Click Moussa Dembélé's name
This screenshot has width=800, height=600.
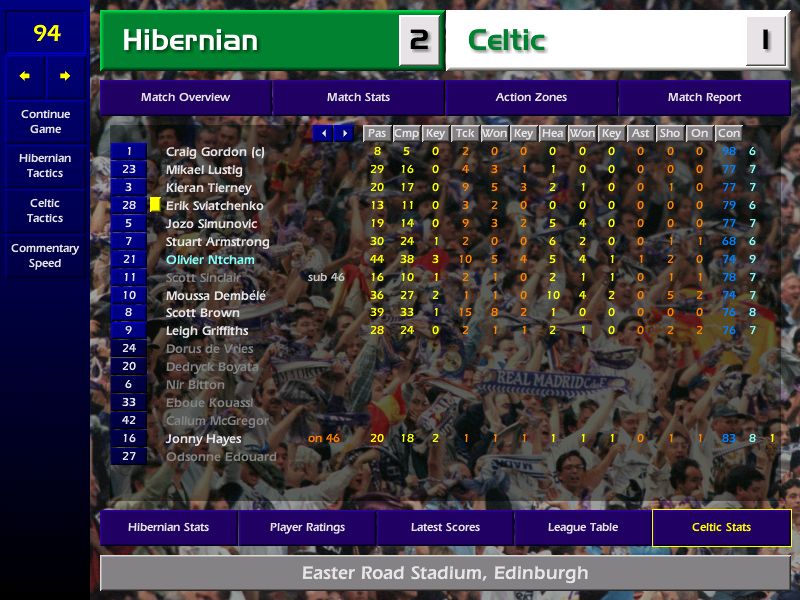216,296
